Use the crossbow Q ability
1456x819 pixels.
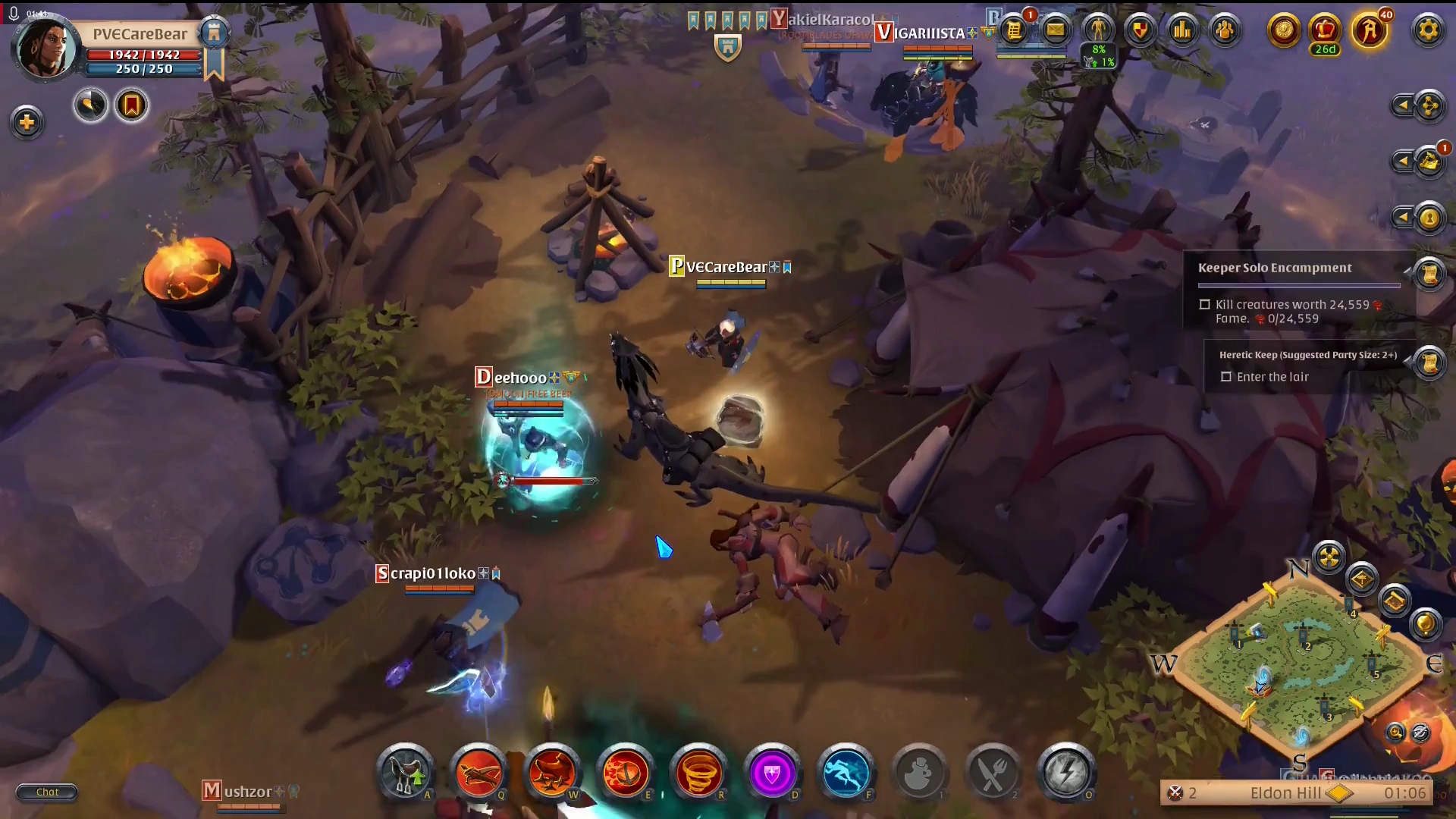(479, 773)
